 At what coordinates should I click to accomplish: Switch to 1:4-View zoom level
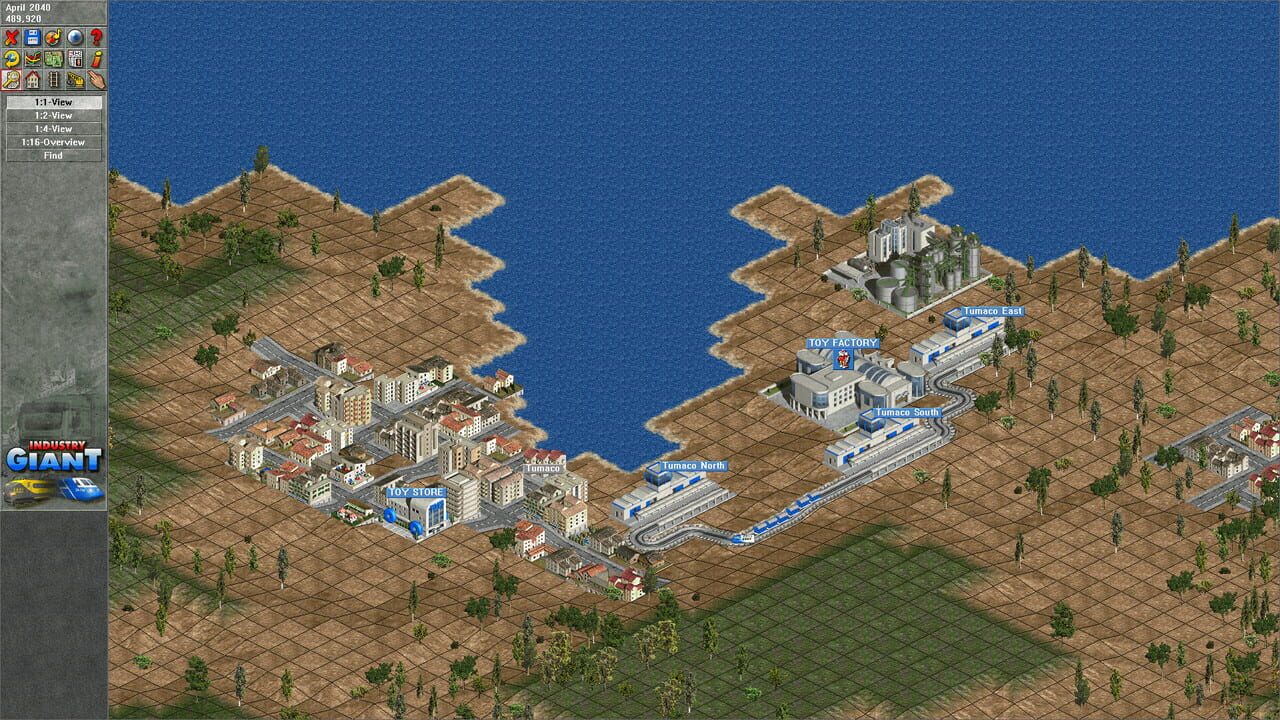(x=54, y=129)
